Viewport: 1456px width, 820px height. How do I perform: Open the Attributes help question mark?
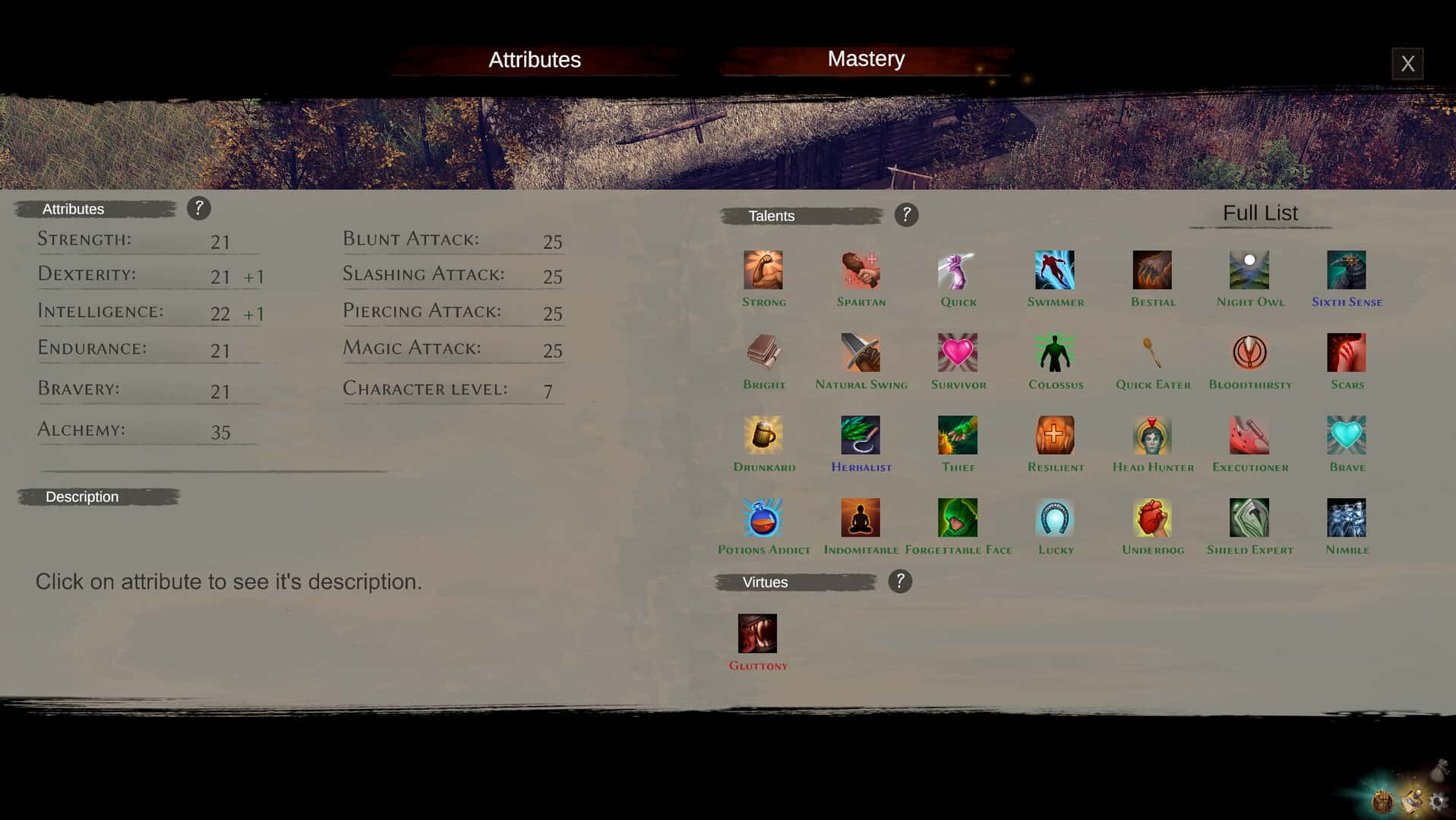(200, 208)
